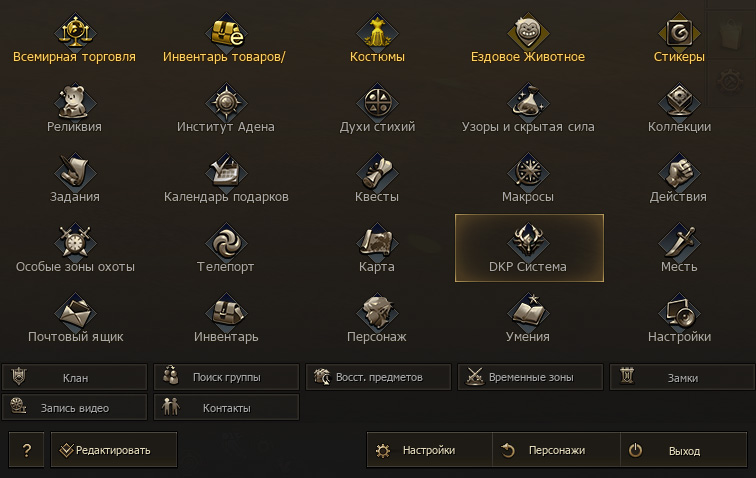Click the Редактировать edit button

tap(114, 450)
